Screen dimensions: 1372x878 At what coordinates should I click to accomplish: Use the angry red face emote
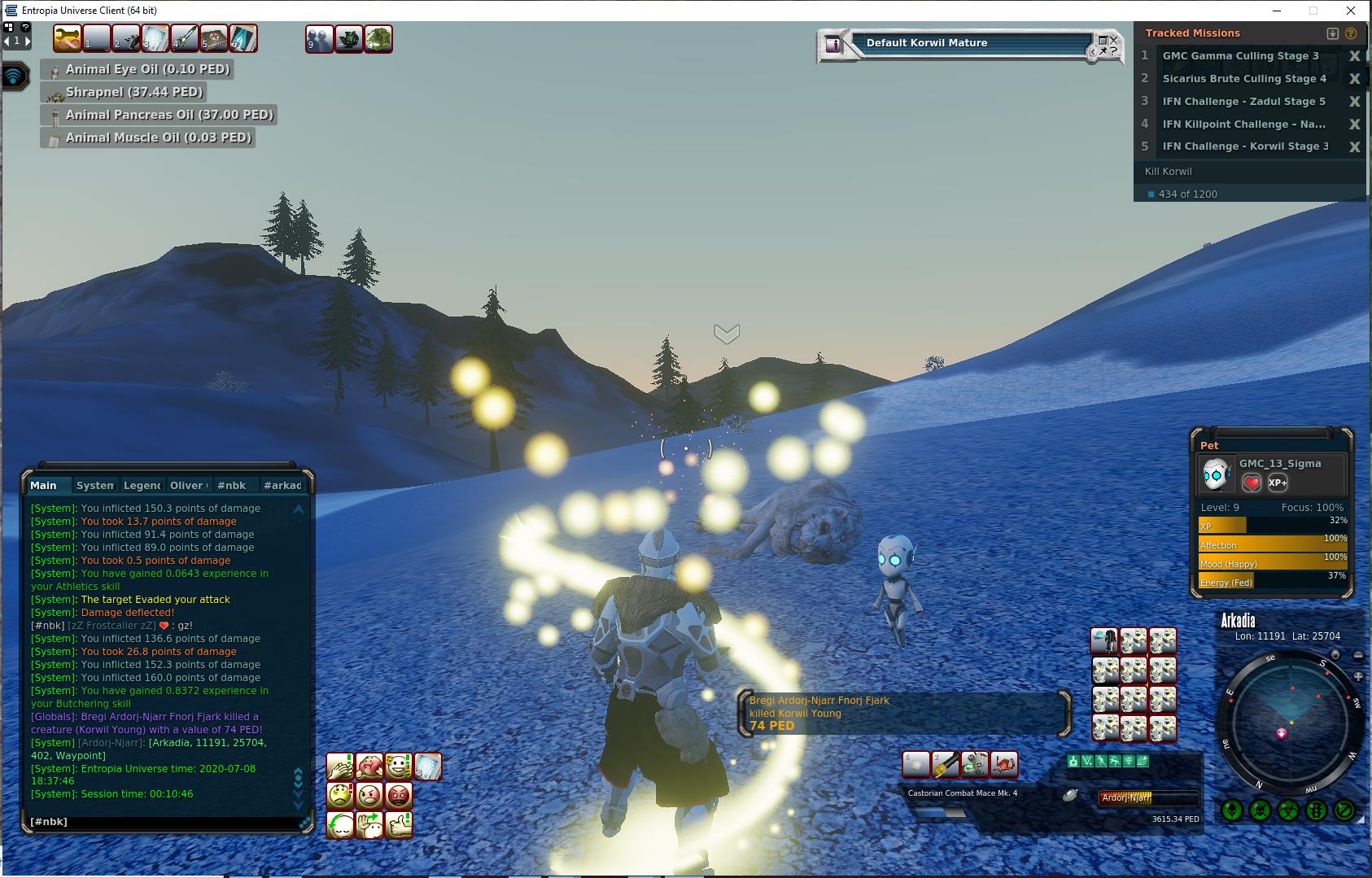(x=399, y=795)
